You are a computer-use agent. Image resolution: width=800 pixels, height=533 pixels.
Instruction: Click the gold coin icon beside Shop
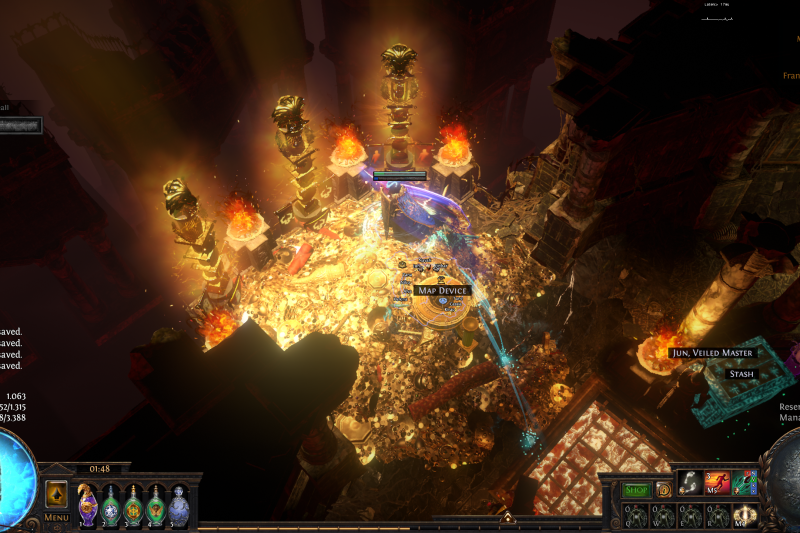pos(663,490)
